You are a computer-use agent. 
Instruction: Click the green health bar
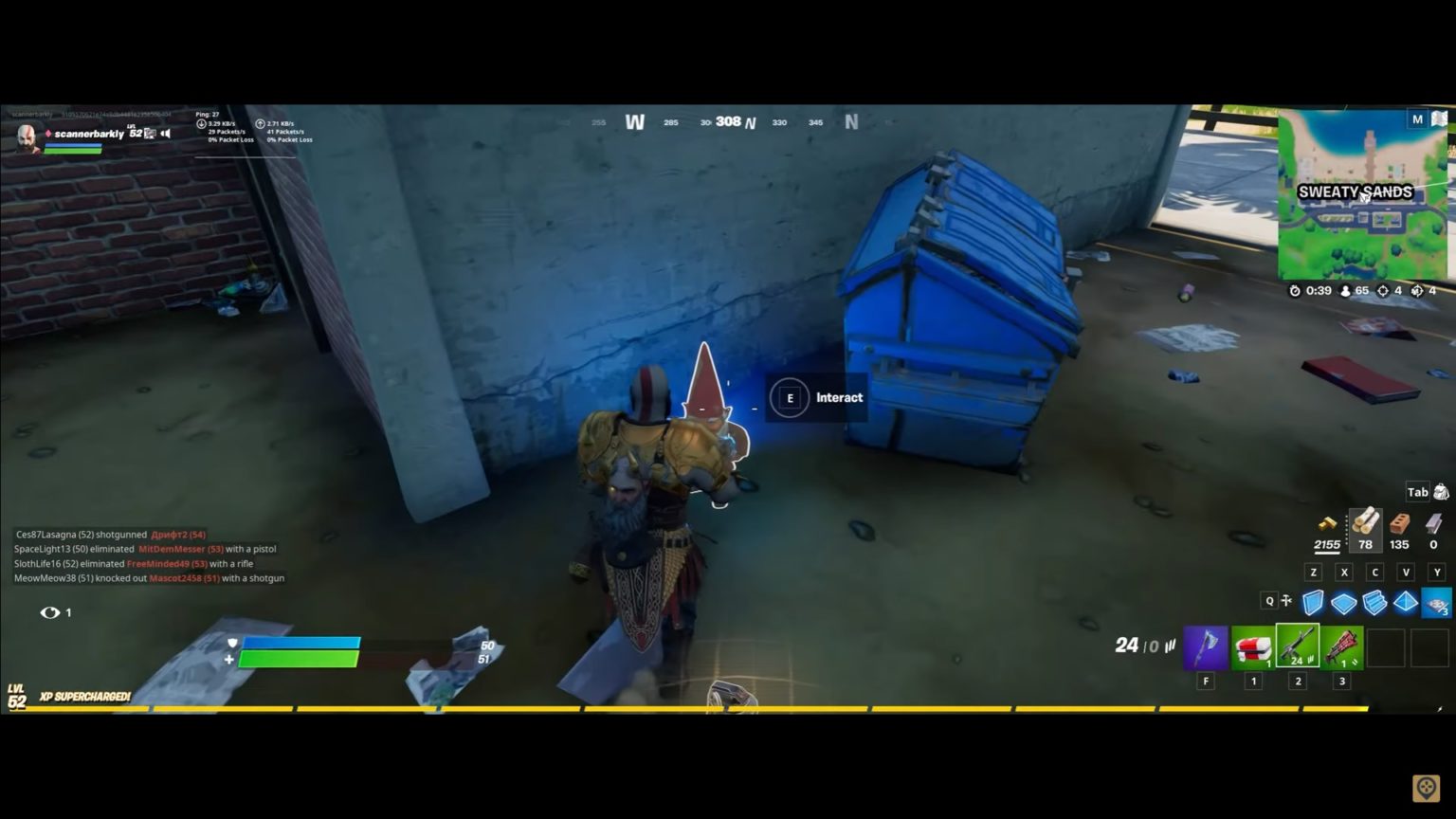point(299,659)
